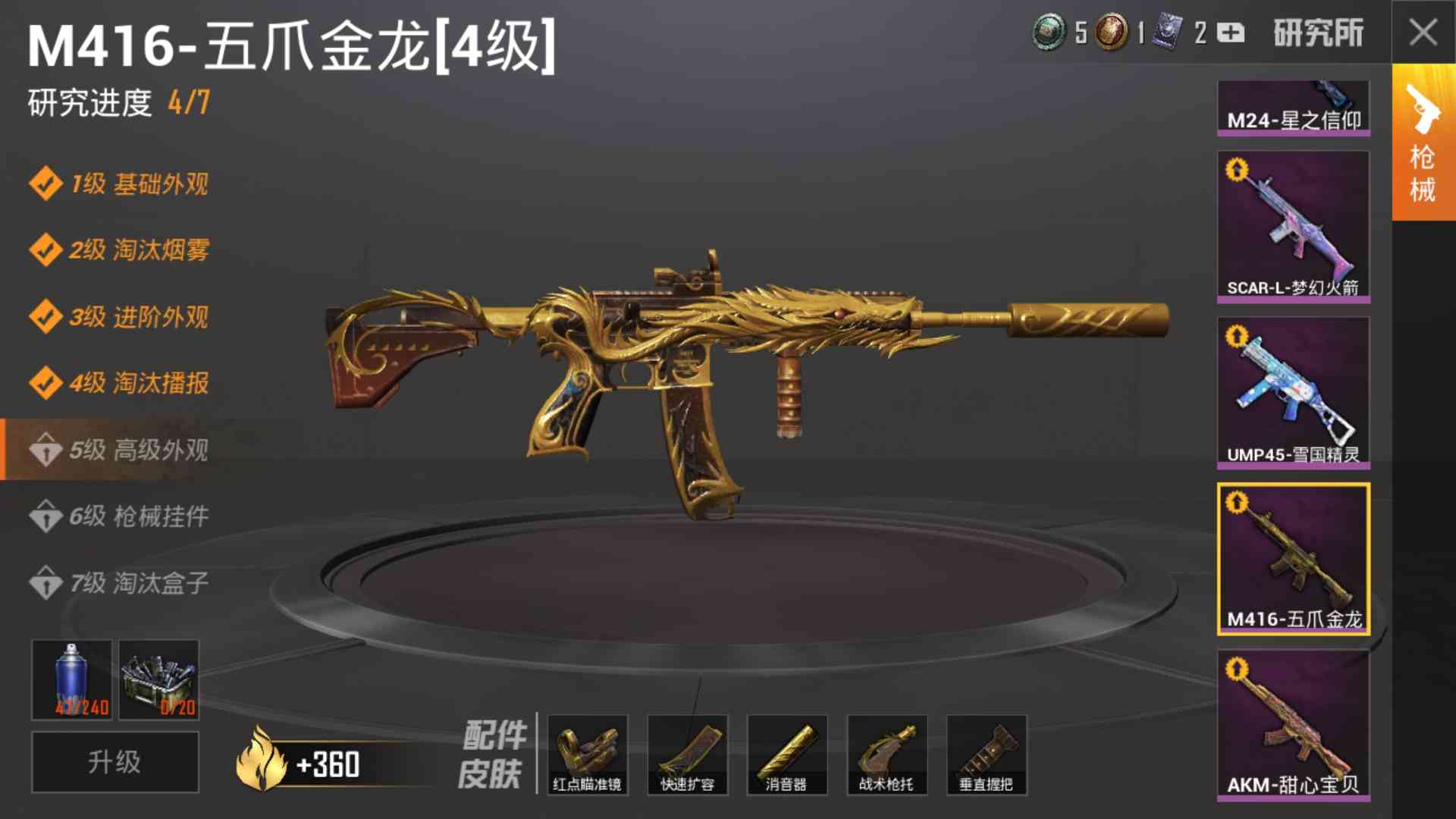
Task: Click the 战术枪托 tactical stock skin icon
Action: (x=887, y=755)
